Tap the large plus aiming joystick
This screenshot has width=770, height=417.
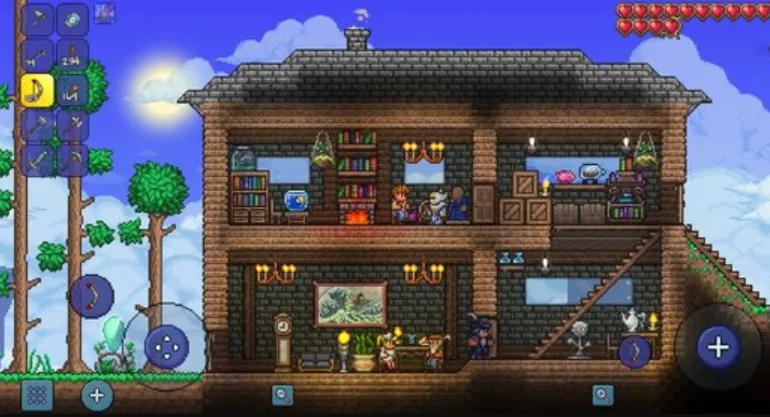point(717,347)
